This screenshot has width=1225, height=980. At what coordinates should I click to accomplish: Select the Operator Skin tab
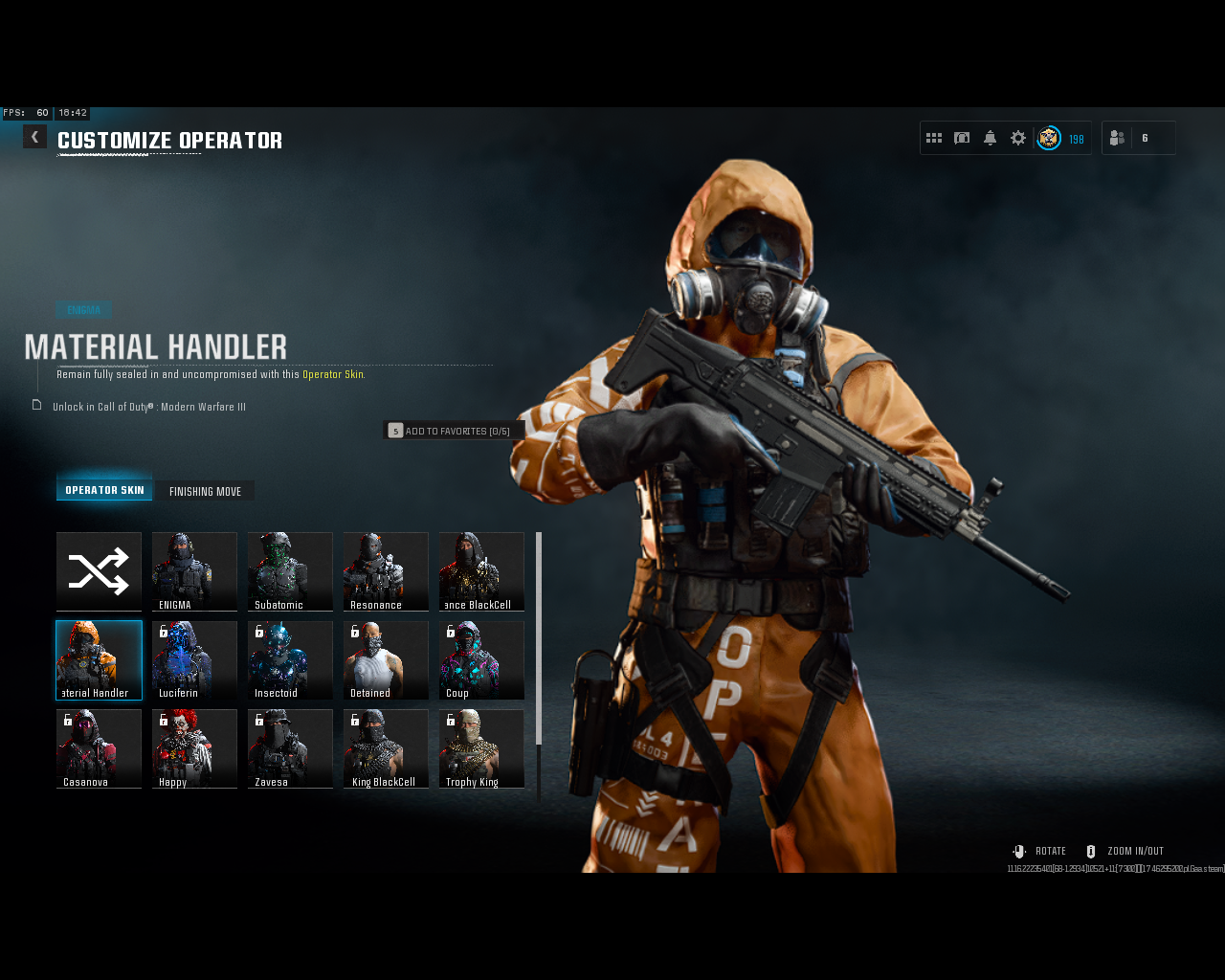point(104,488)
